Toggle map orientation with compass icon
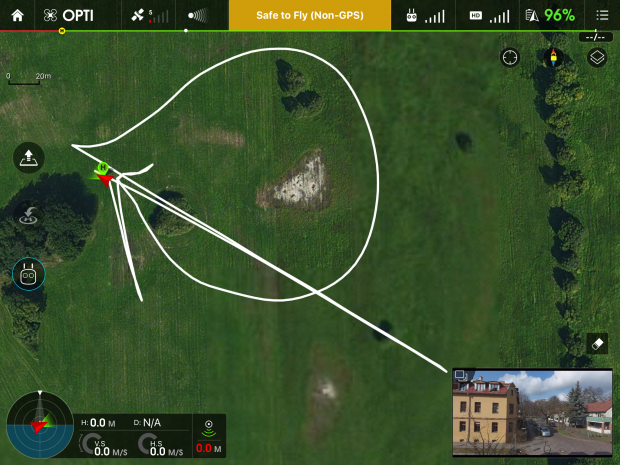The width and height of the screenshot is (620, 465). coord(550,57)
